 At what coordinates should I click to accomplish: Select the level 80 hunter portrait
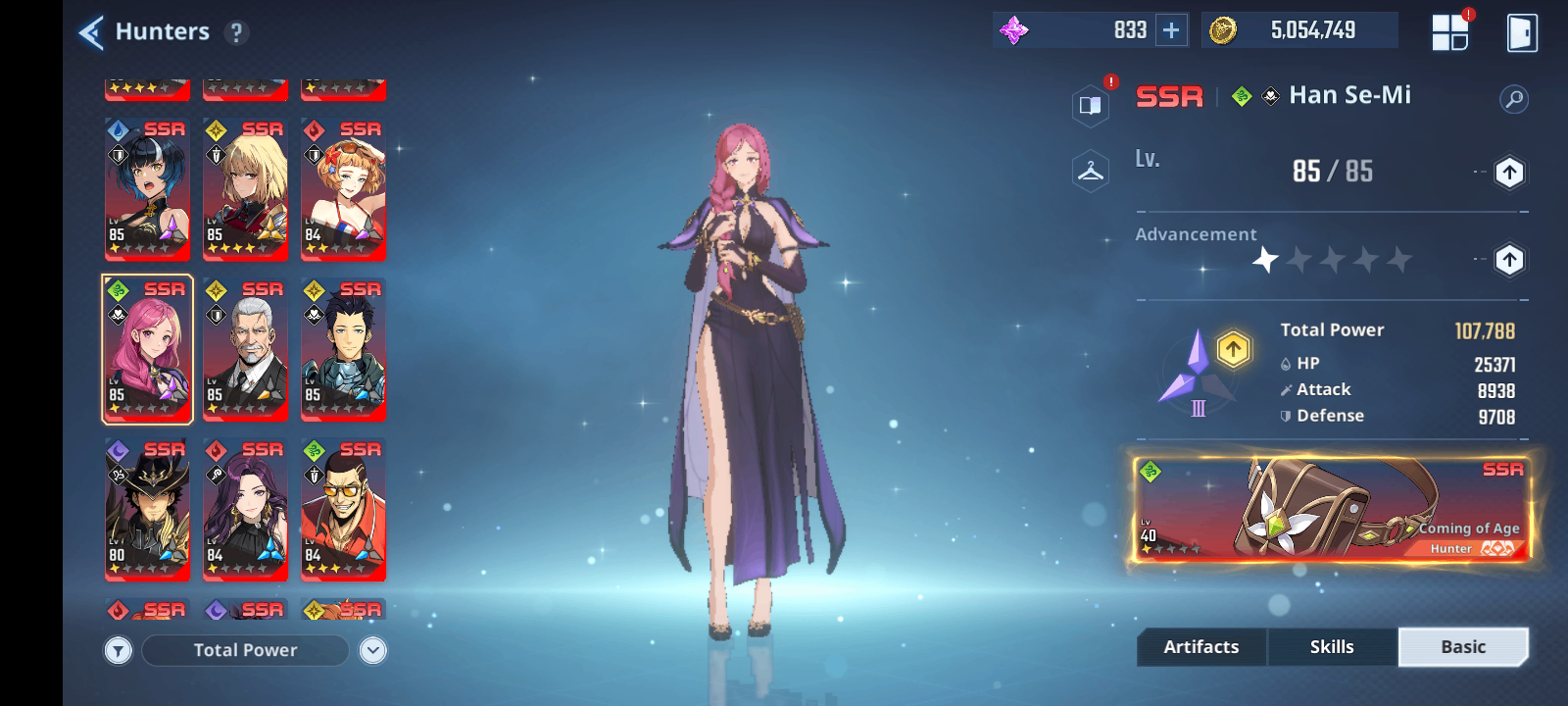coord(147,510)
